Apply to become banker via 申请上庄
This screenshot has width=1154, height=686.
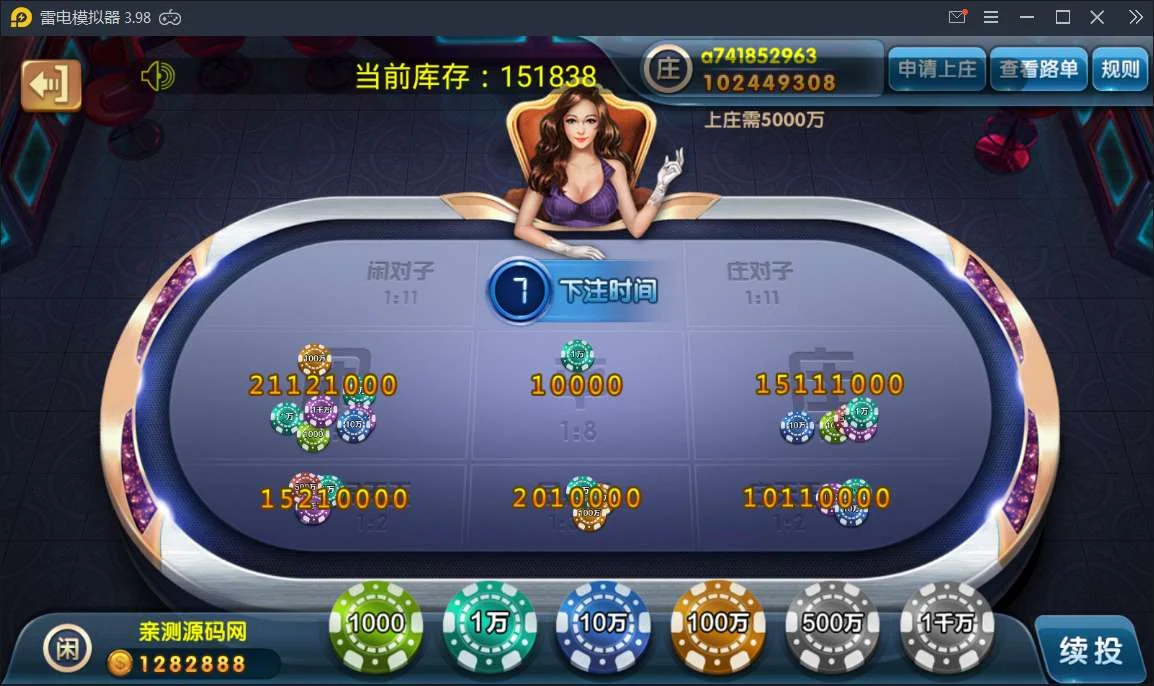coord(937,69)
